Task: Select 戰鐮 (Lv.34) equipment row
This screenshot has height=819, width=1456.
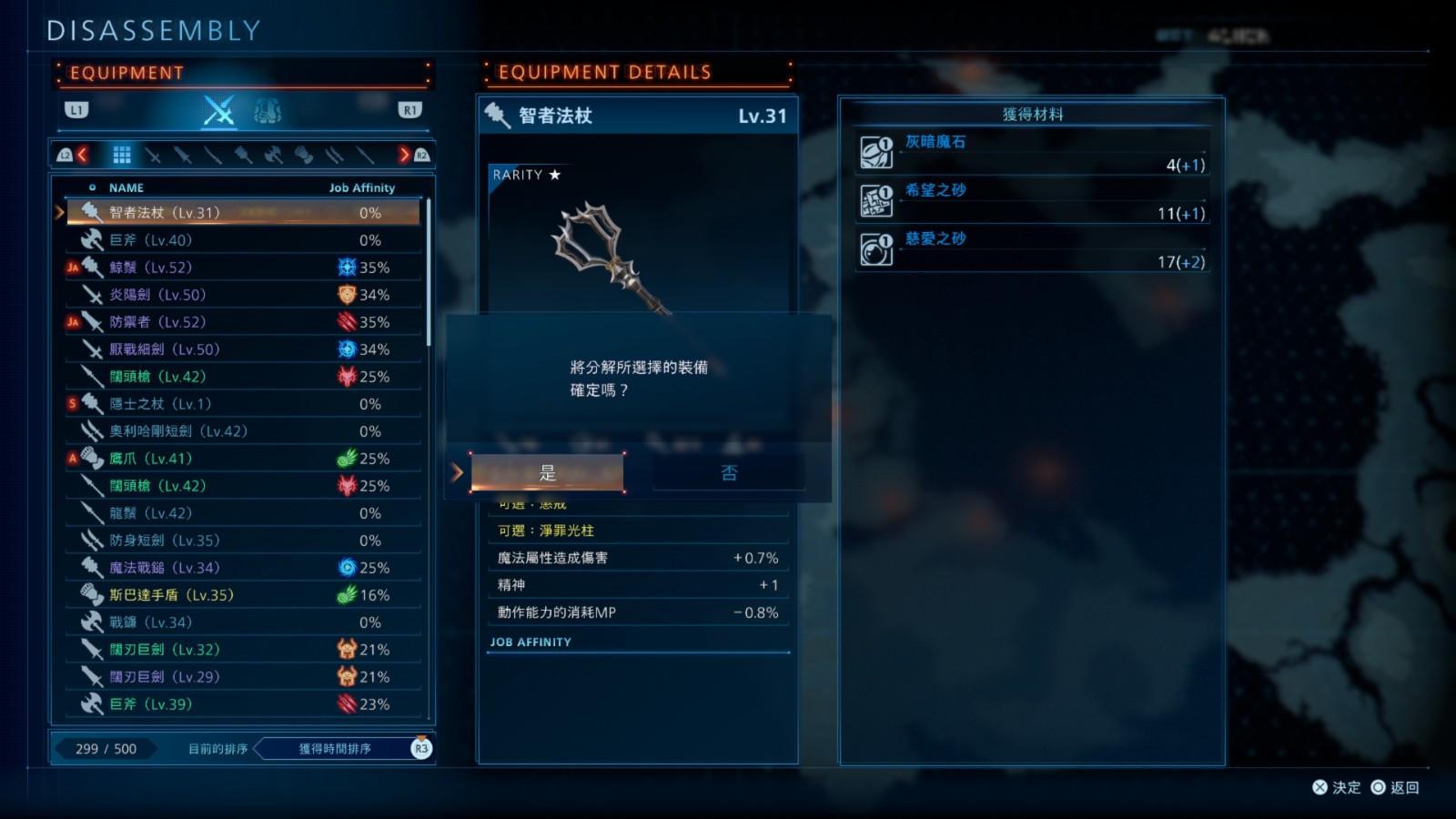Action: click(x=241, y=622)
